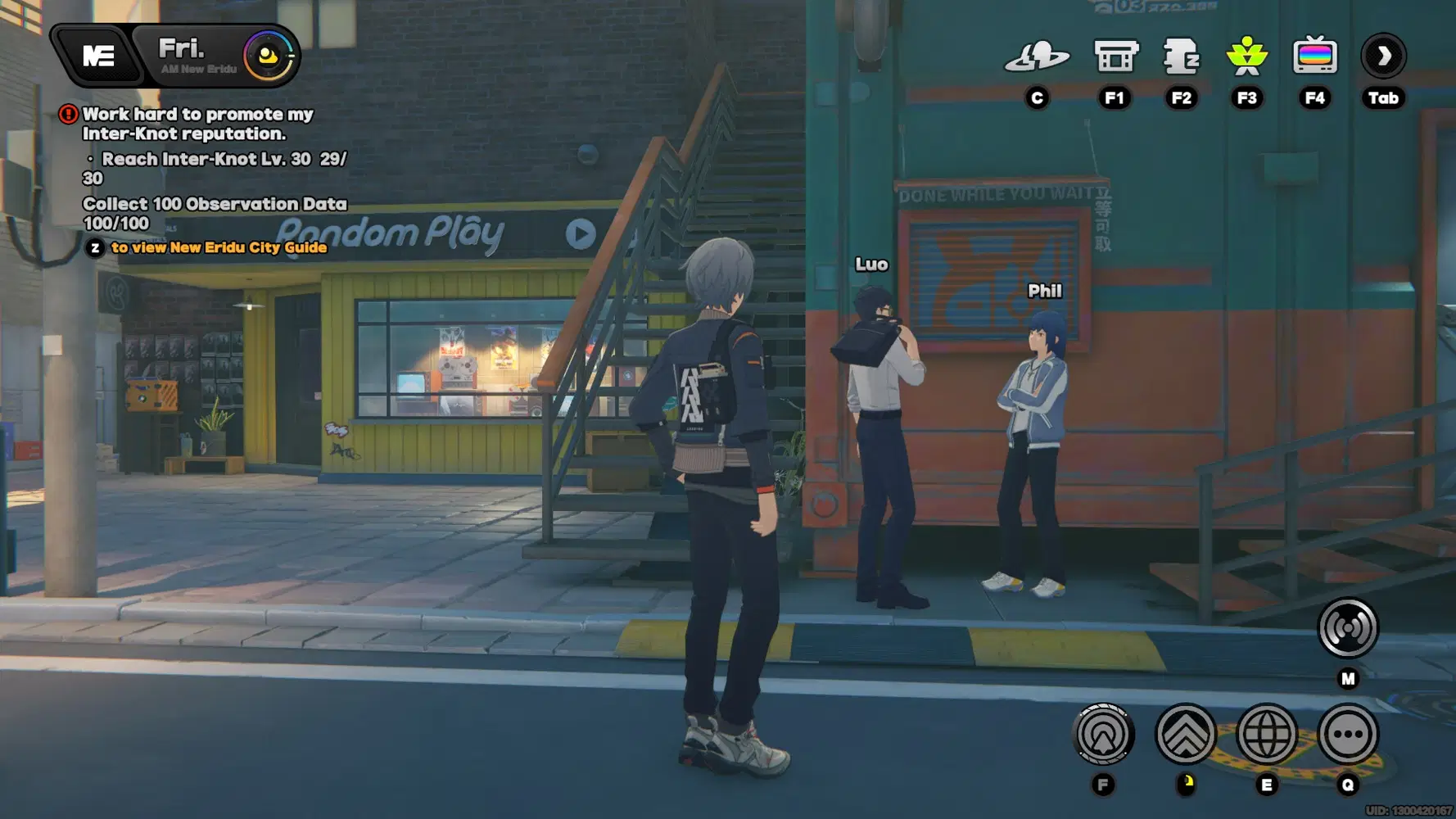Click the ME emblem top-left
This screenshot has width=1456, height=819.
point(97,56)
